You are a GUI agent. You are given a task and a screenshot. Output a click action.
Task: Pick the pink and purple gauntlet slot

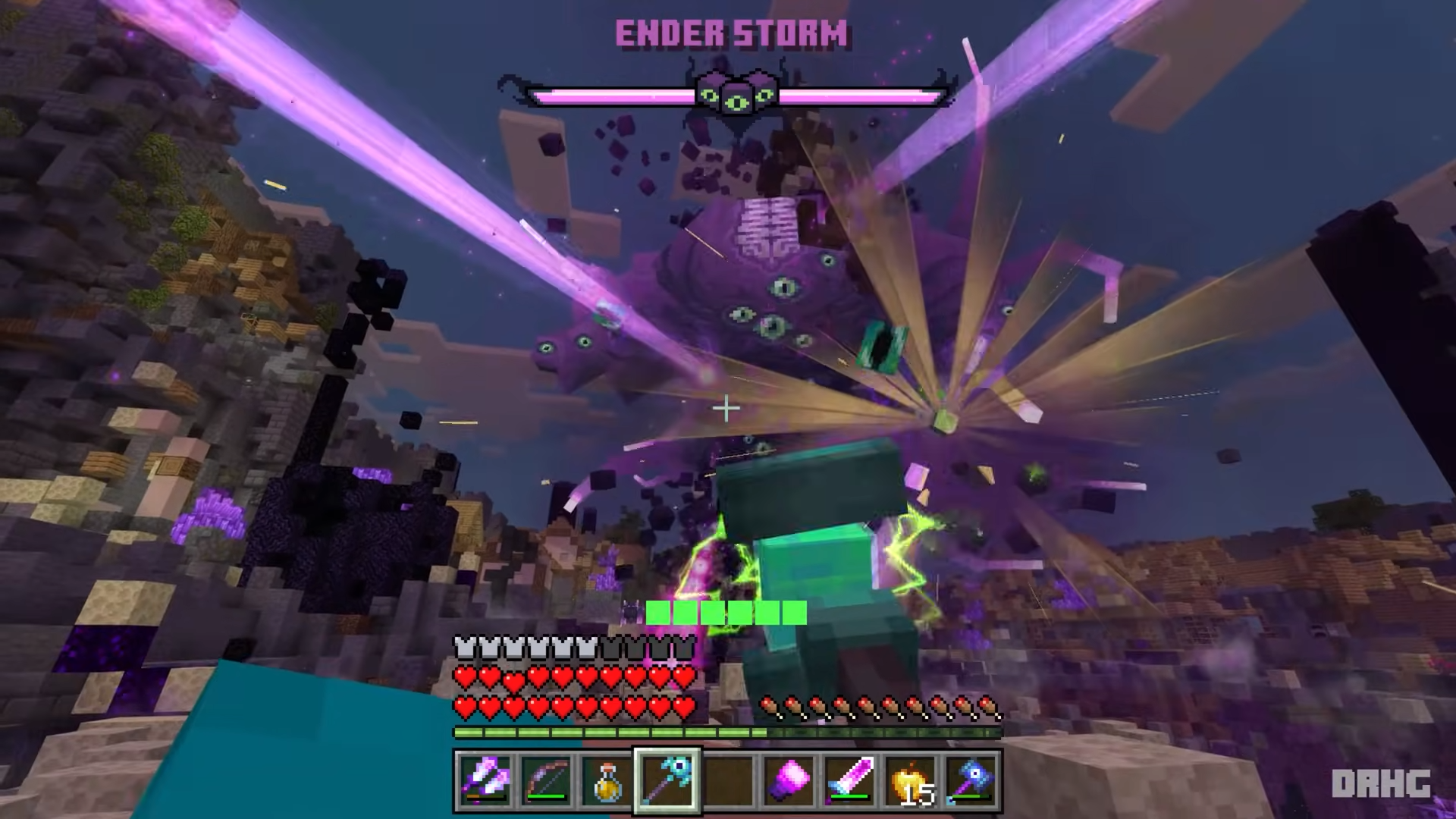(789, 780)
